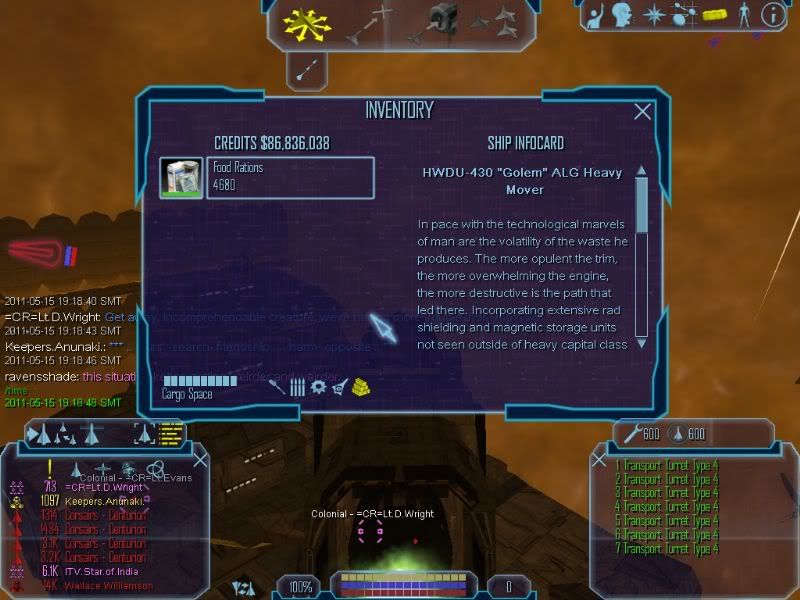Show the commodities filter (gold bars icon)

pos(361,387)
